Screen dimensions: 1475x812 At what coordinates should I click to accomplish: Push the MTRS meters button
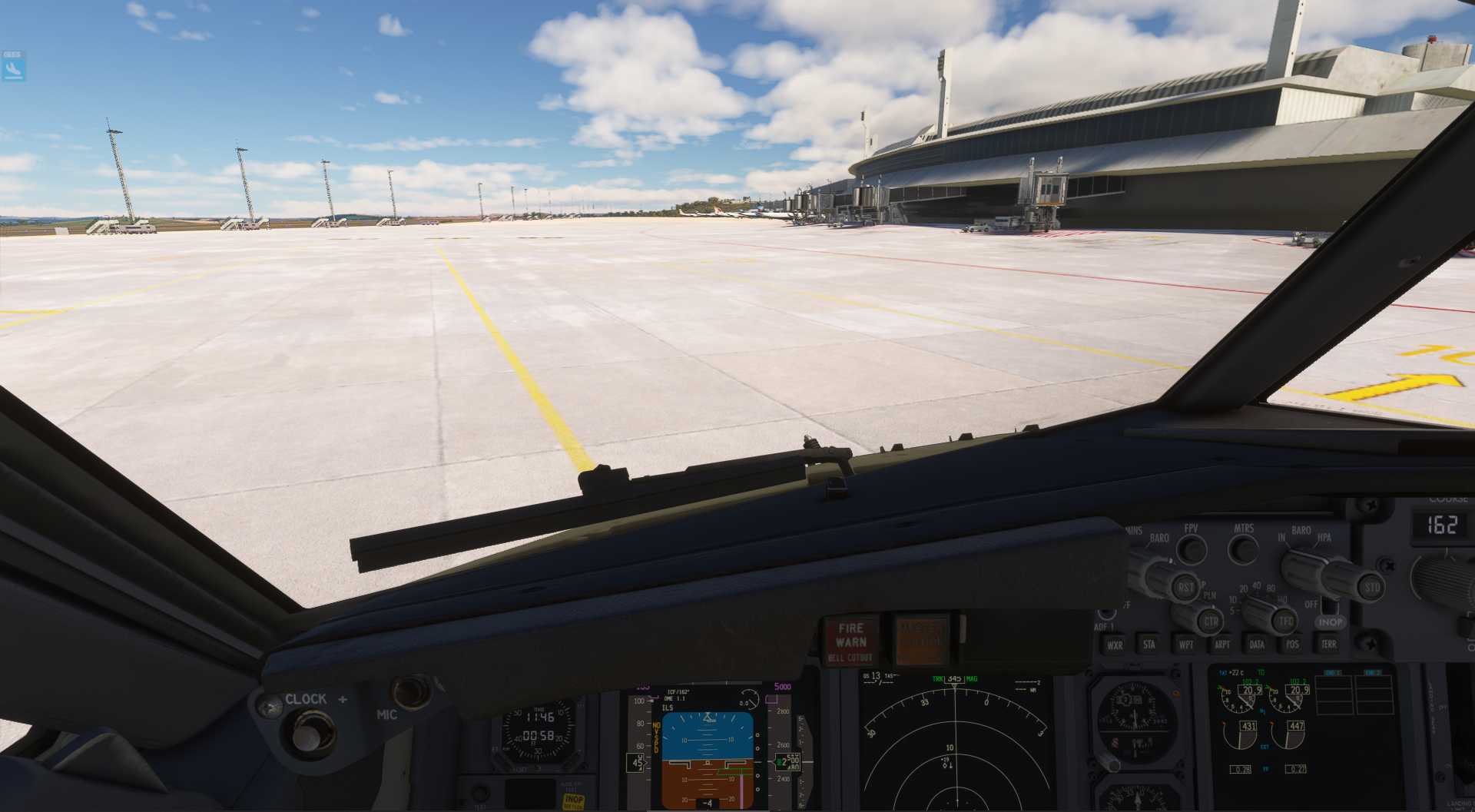tap(1242, 549)
